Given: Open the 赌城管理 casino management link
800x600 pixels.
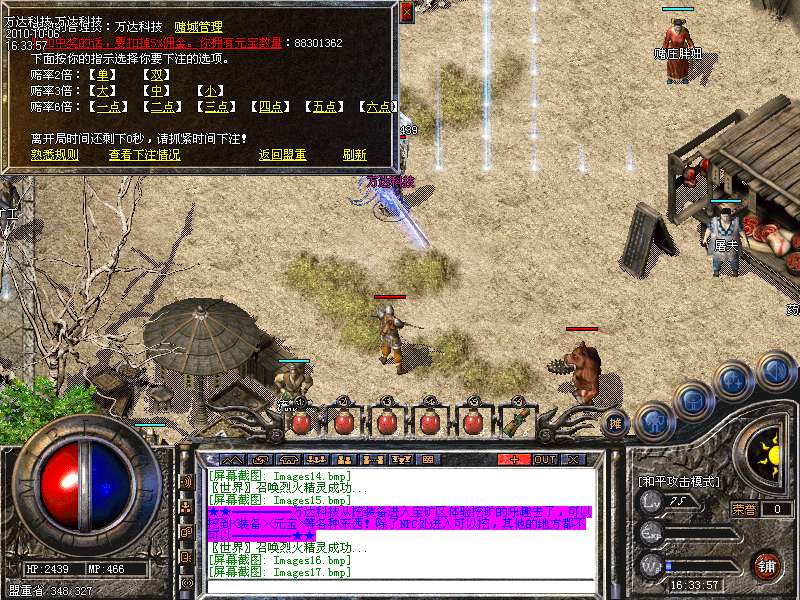Looking at the screenshot, I should point(199,28).
